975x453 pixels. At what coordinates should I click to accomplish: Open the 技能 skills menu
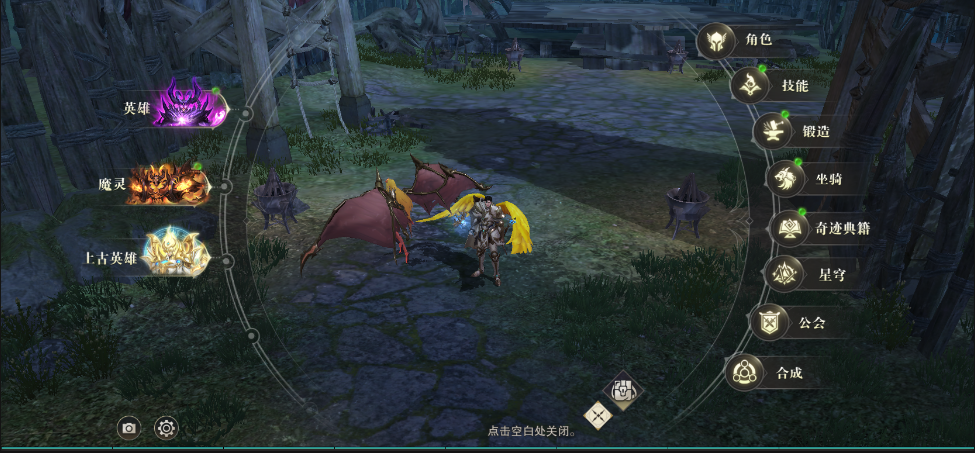tap(749, 86)
